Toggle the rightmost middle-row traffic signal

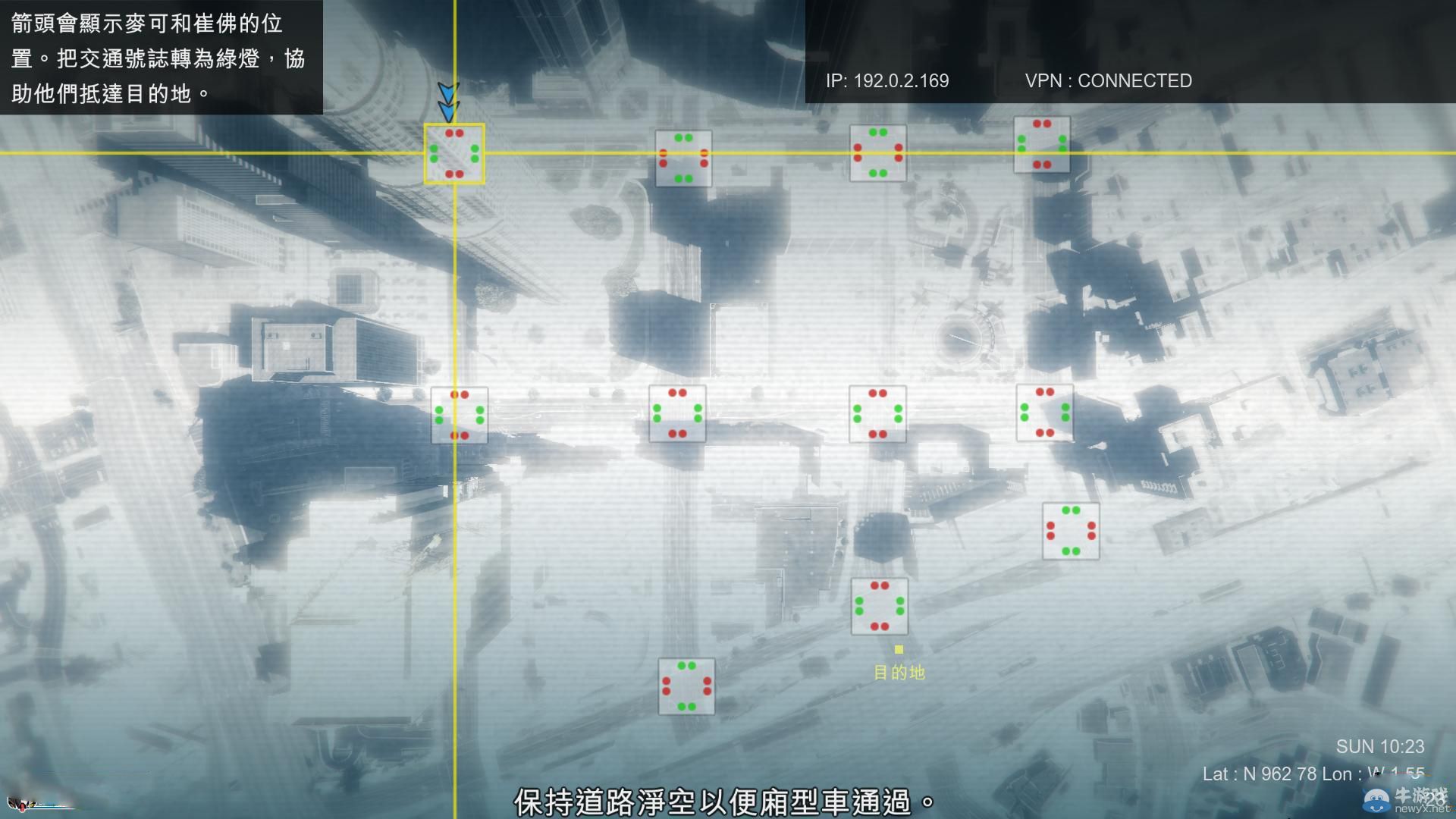point(1045,412)
